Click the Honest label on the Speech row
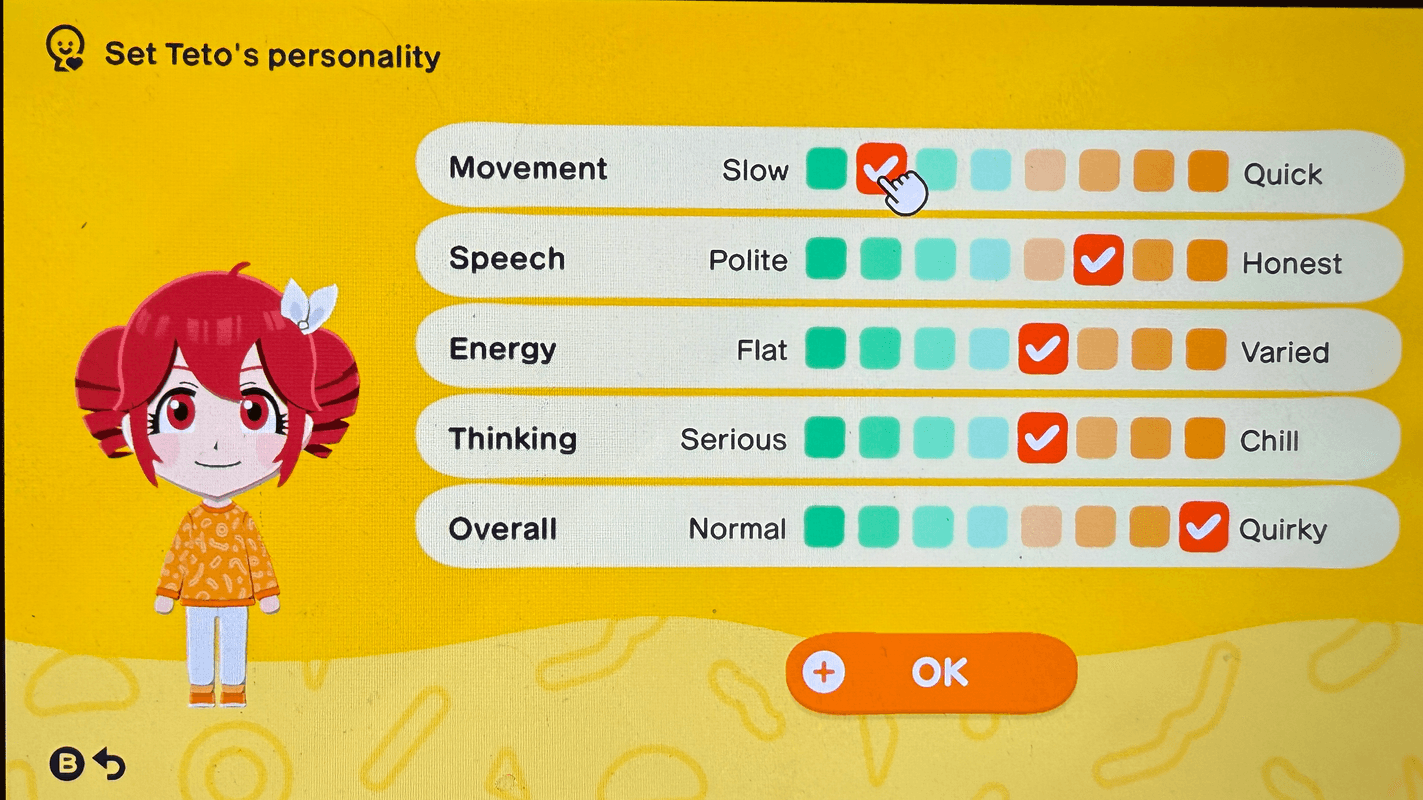Screen dimensions: 1423x800 [x=1292, y=263]
